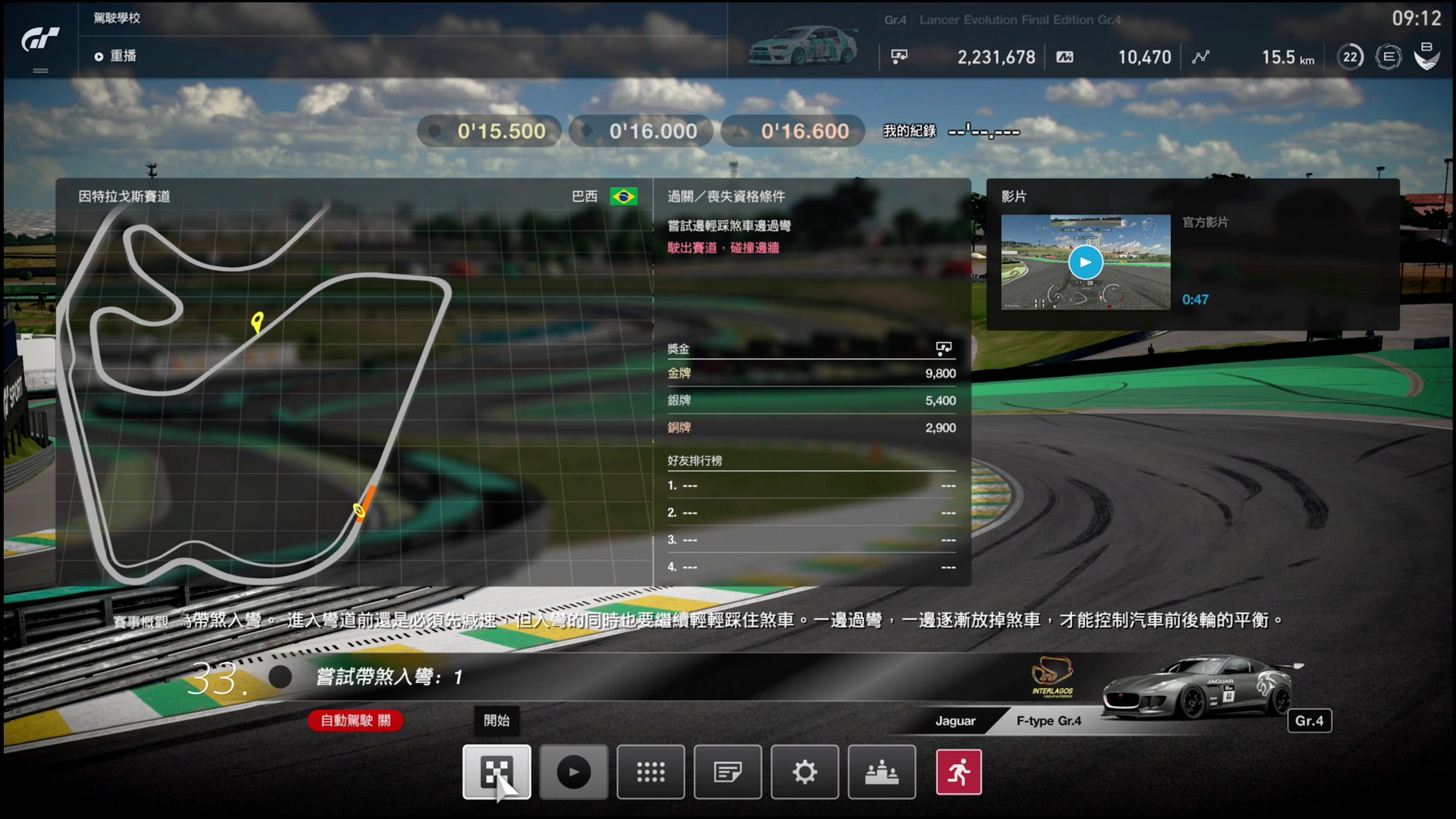Click the credits counter icon in top bar
This screenshot has width=1456, height=819.
coord(899,57)
